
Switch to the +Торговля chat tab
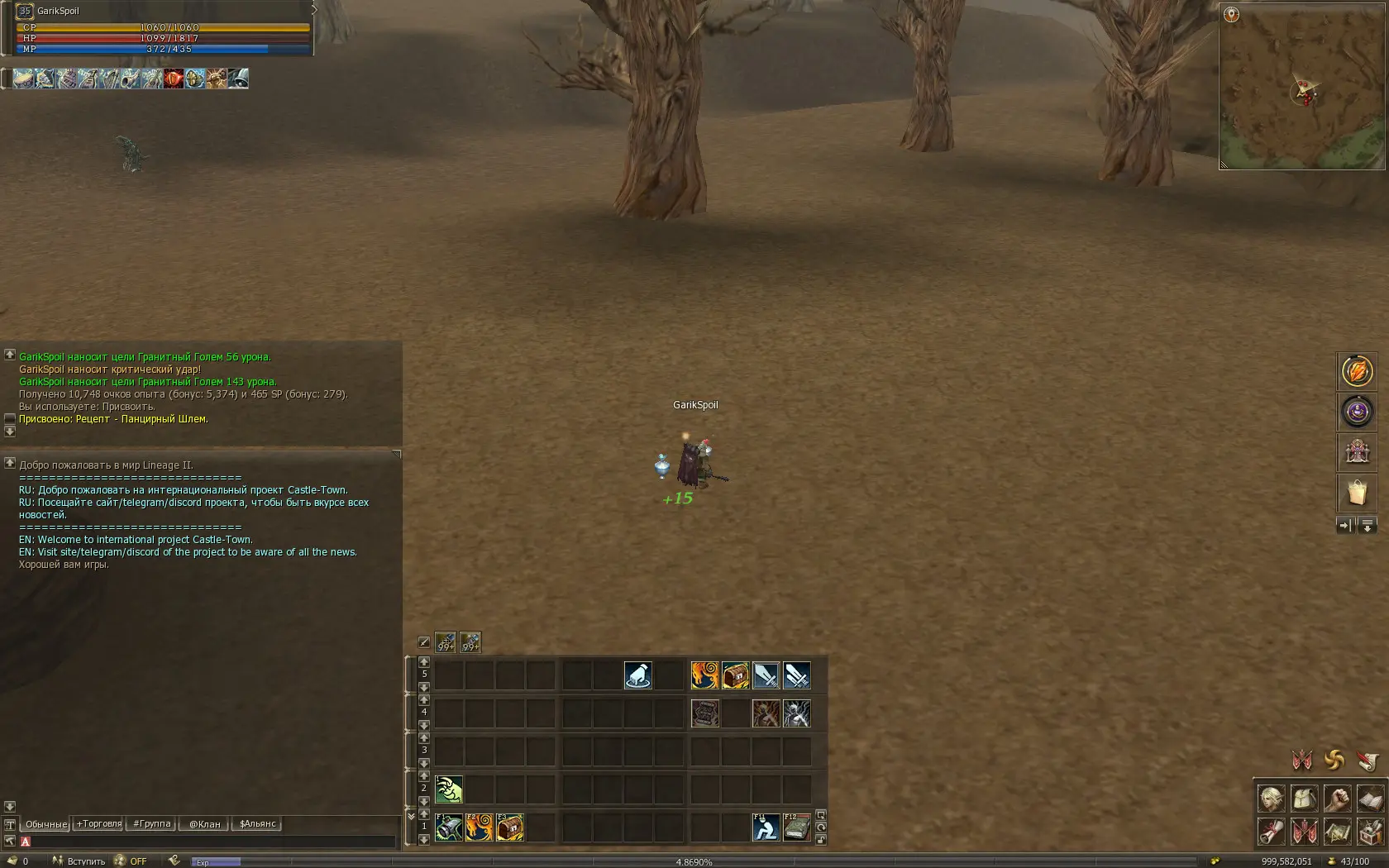98,824
